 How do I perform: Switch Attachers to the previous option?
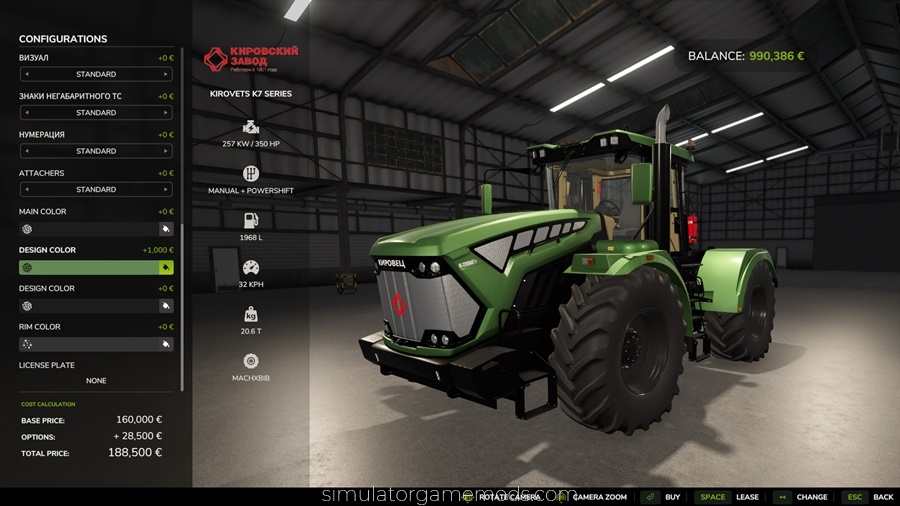tap(26, 189)
